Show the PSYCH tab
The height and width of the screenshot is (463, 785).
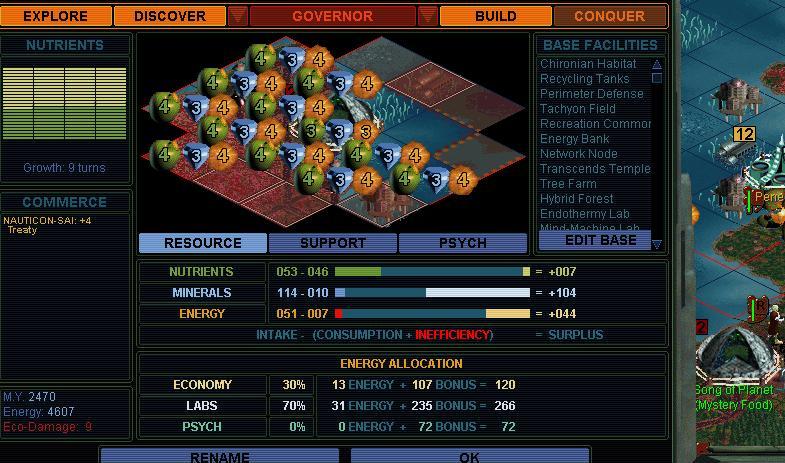[x=463, y=243]
